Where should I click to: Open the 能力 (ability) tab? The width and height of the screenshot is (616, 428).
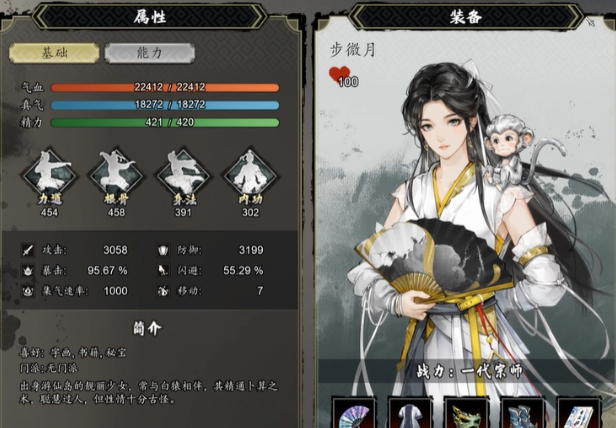coord(148,53)
